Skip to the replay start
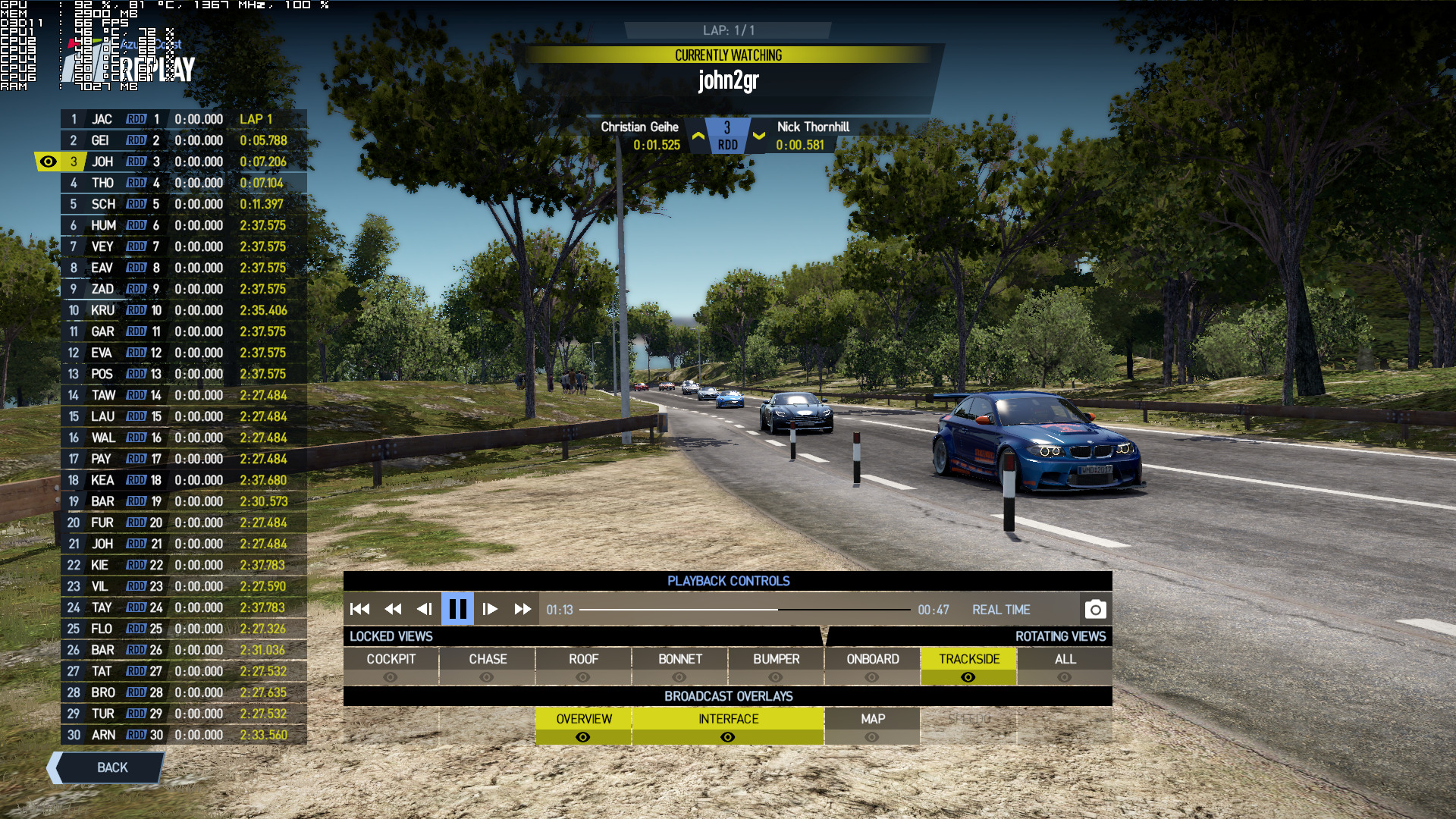 [360, 609]
